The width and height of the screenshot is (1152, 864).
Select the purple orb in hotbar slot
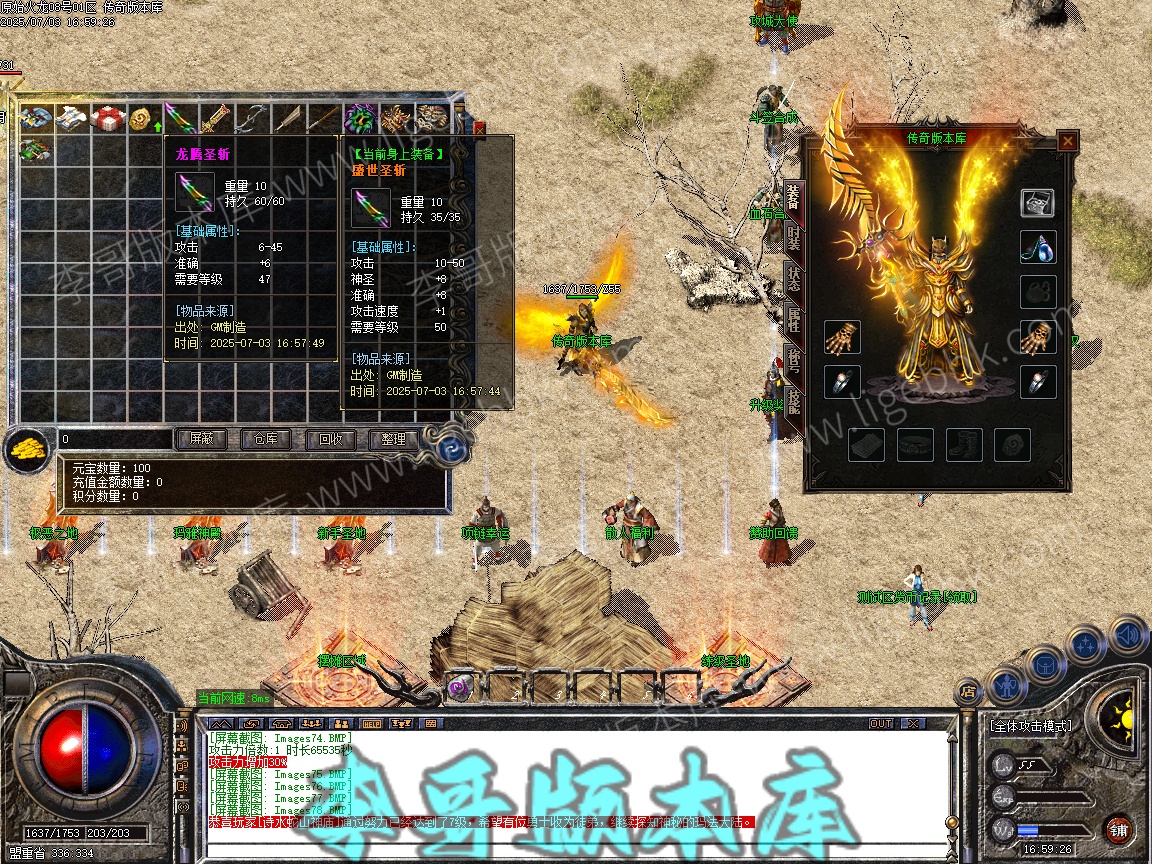460,686
